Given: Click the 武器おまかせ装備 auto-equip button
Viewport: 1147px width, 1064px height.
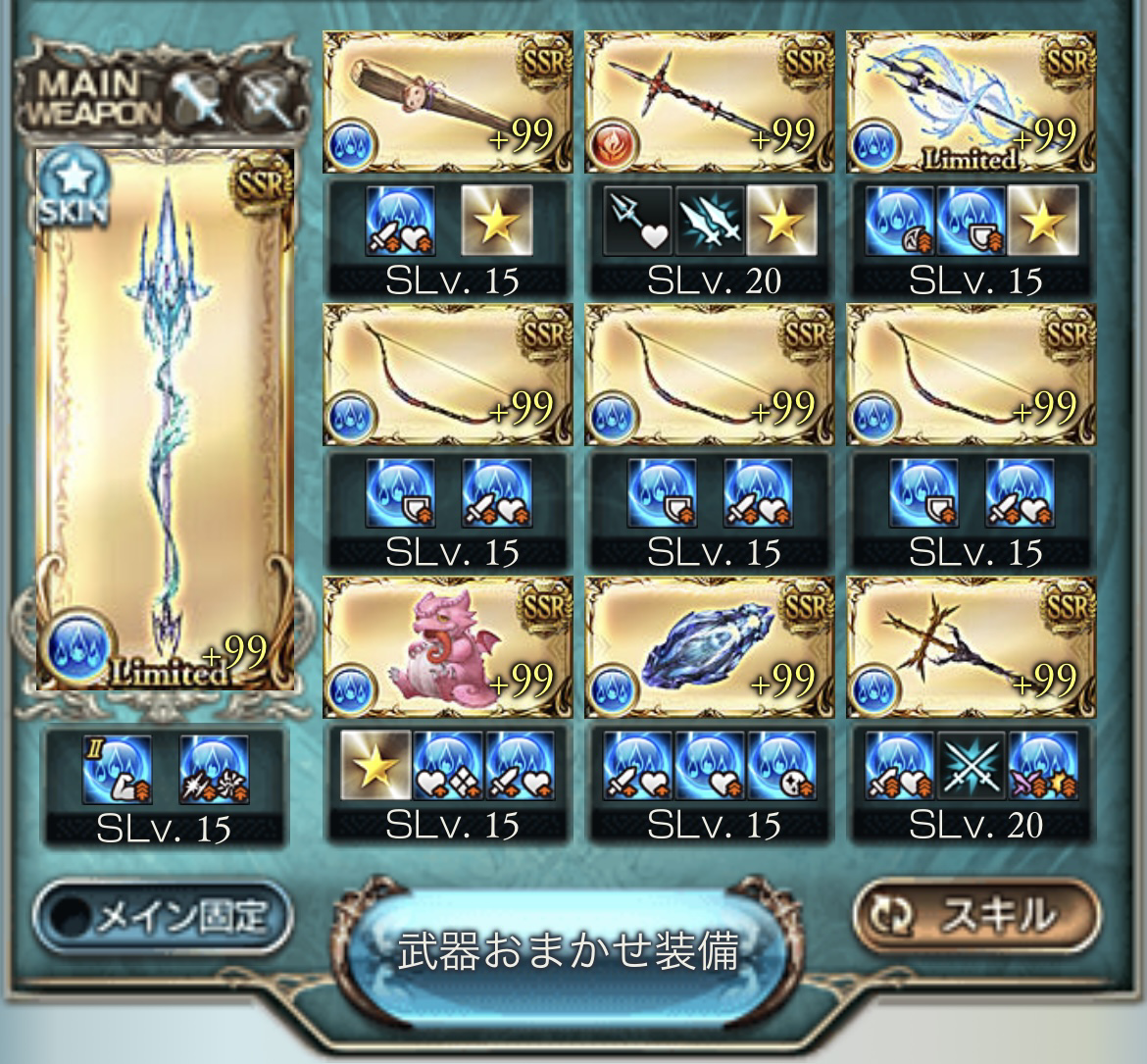Looking at the screenshot, I should [x=569, y=951].
